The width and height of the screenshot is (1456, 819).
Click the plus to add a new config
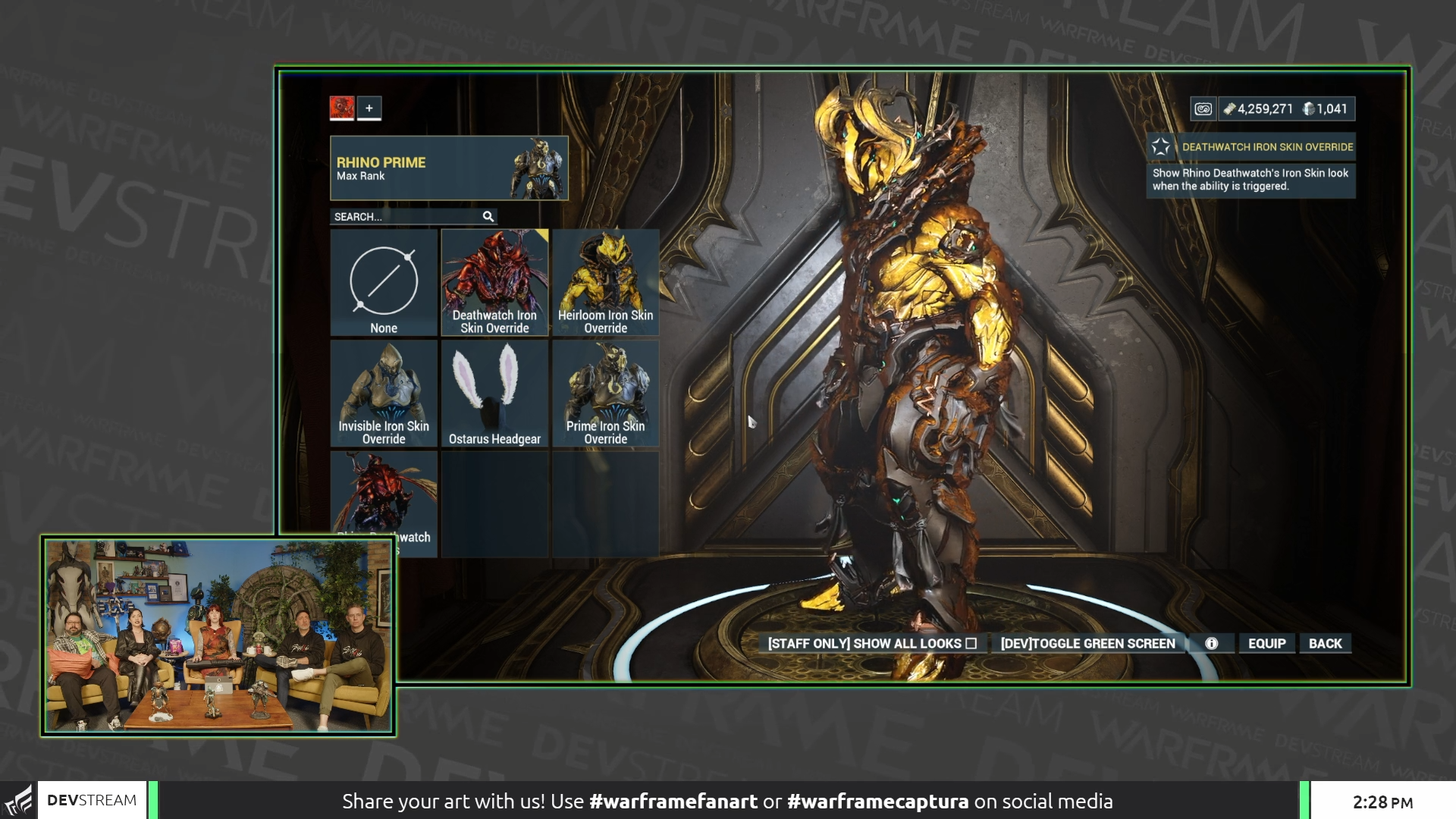tap(369, 107)
